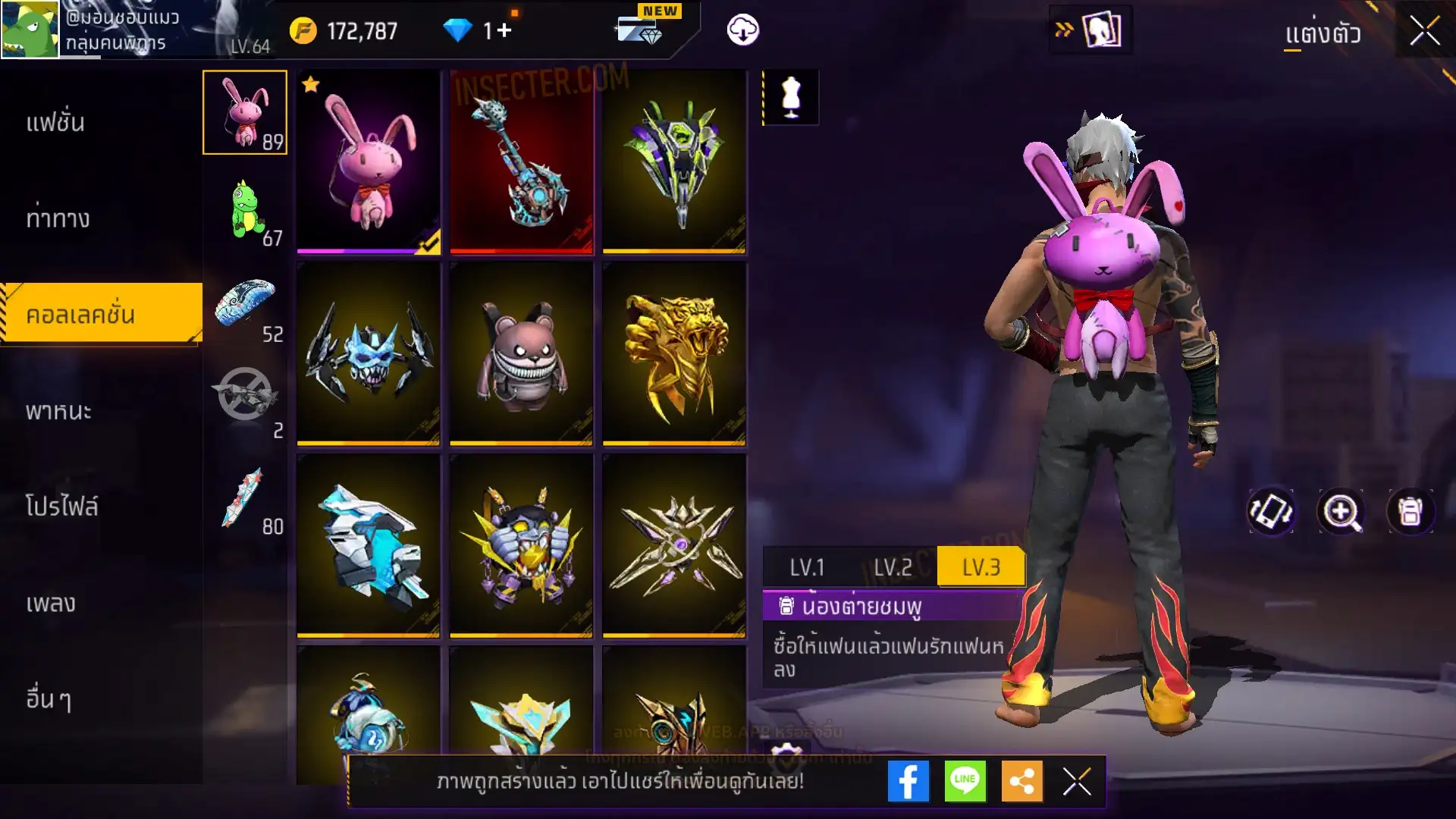Select the surfboard skin subcategory
This screenshot has height=819, width=1456.
(x=246, y=499)
